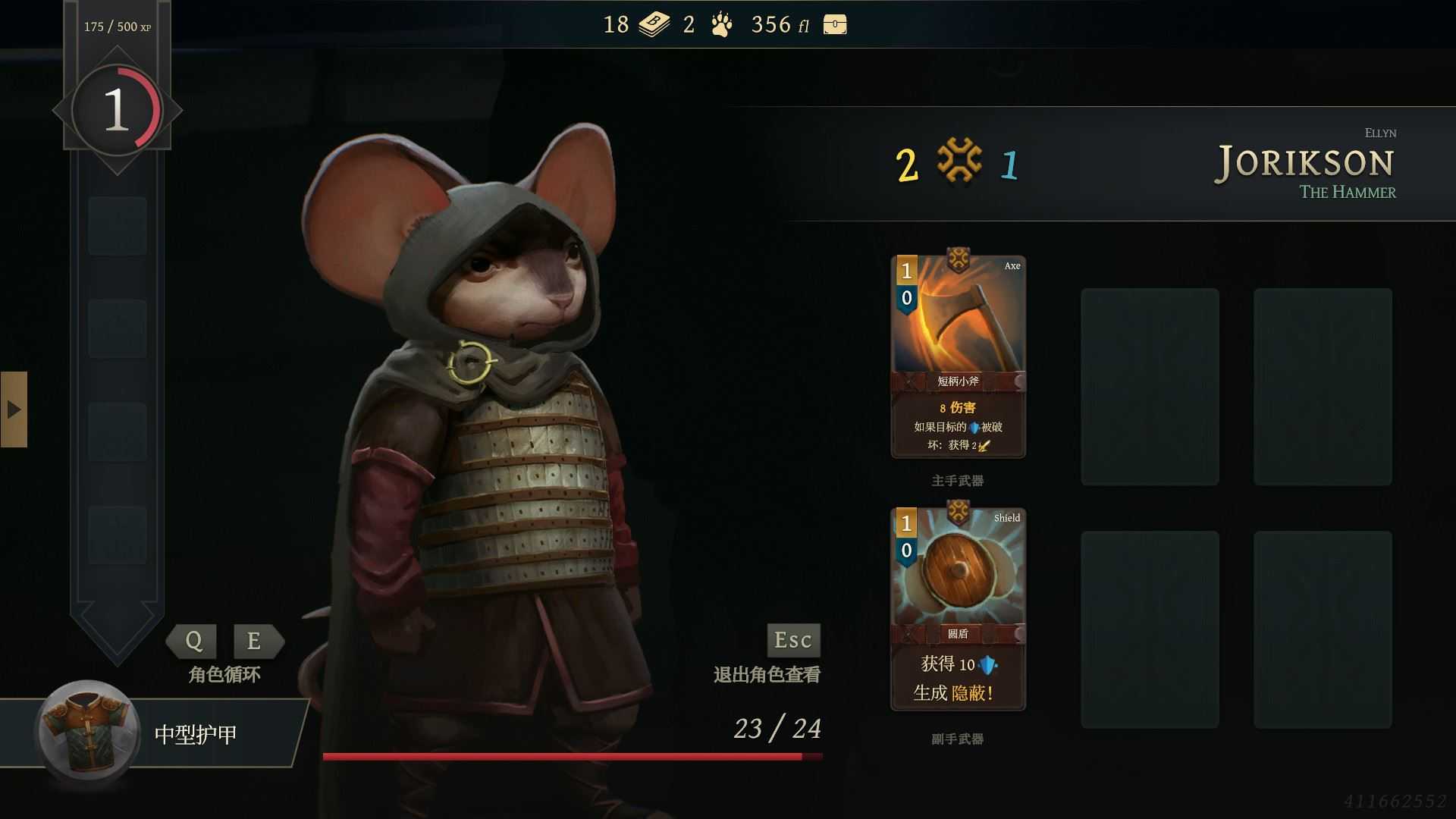Click the level 1 badge with XP ring
The height and width of the screenshot is (819, 1456).
pos(116,108)
